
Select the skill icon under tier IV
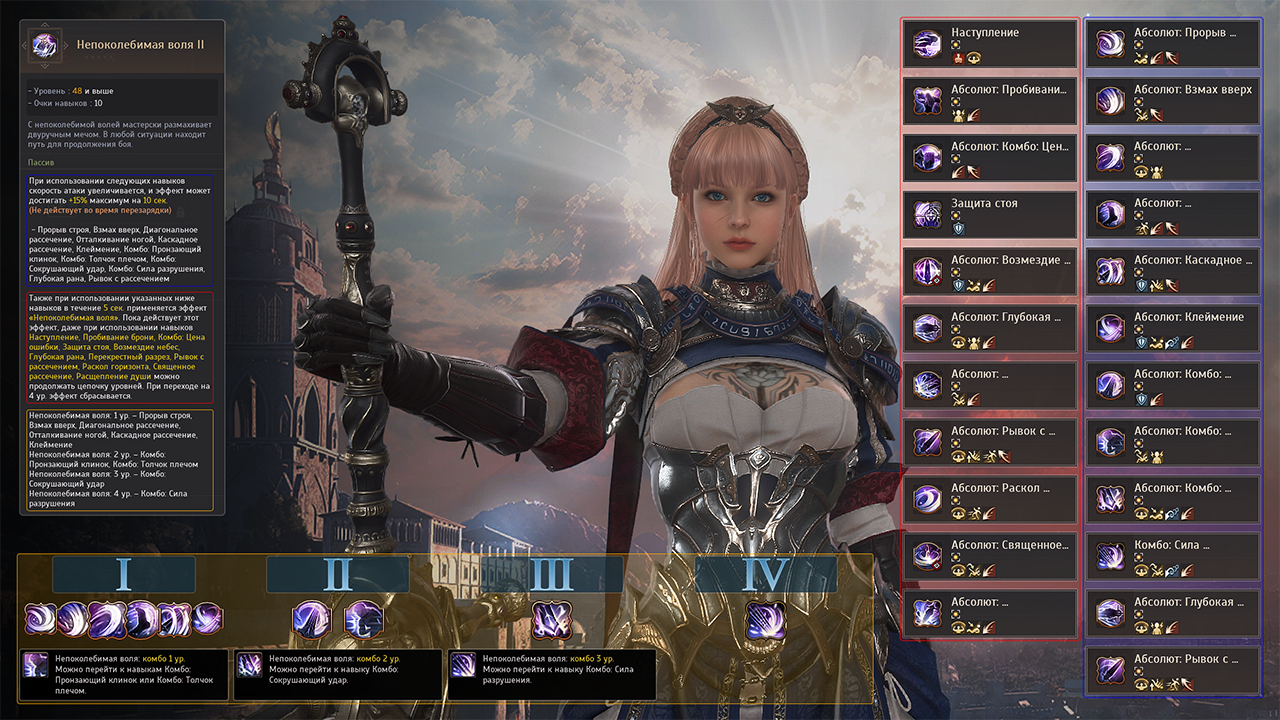pyautogui.click(x=765, y=620)
